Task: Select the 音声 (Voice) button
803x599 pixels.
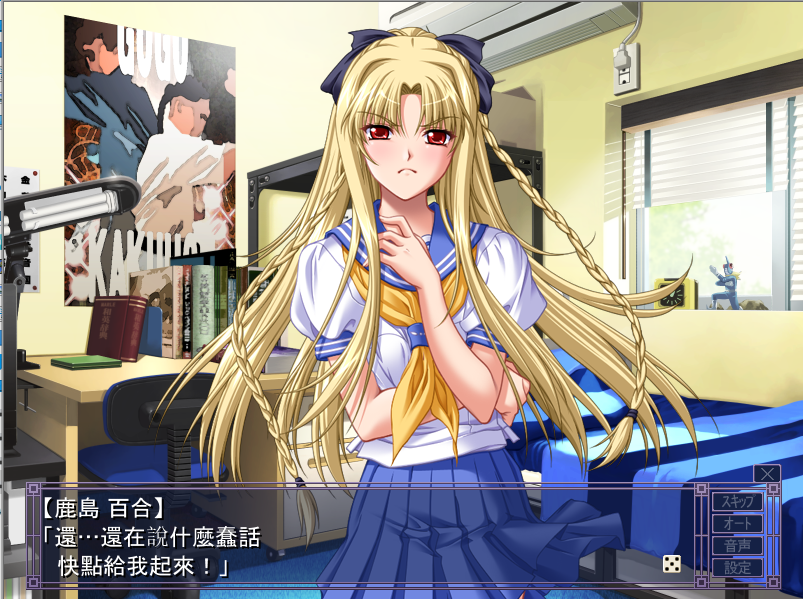Action: (x=736, y=546)
